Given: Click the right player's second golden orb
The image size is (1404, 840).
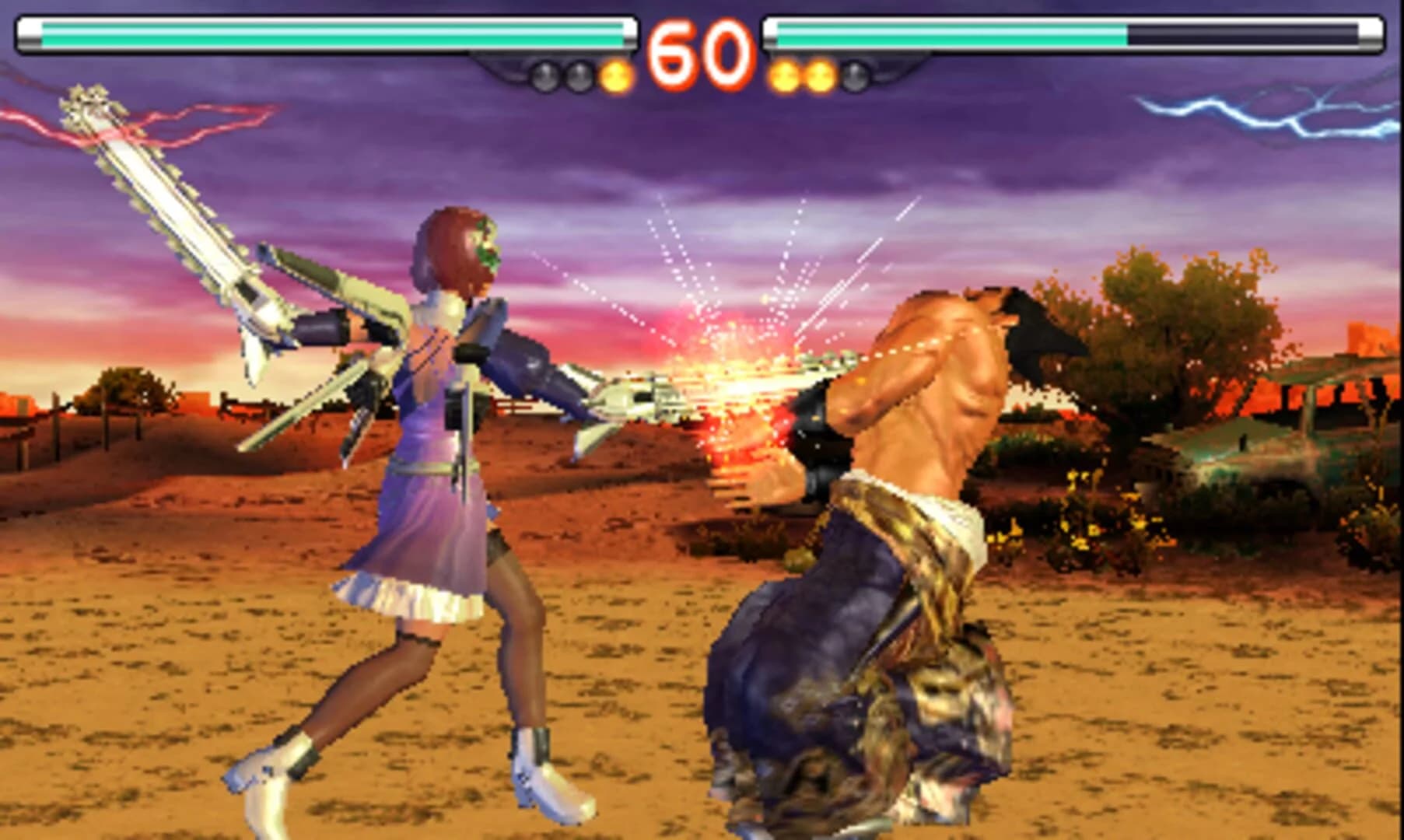Looking at the screenshot, I should 819,75.
